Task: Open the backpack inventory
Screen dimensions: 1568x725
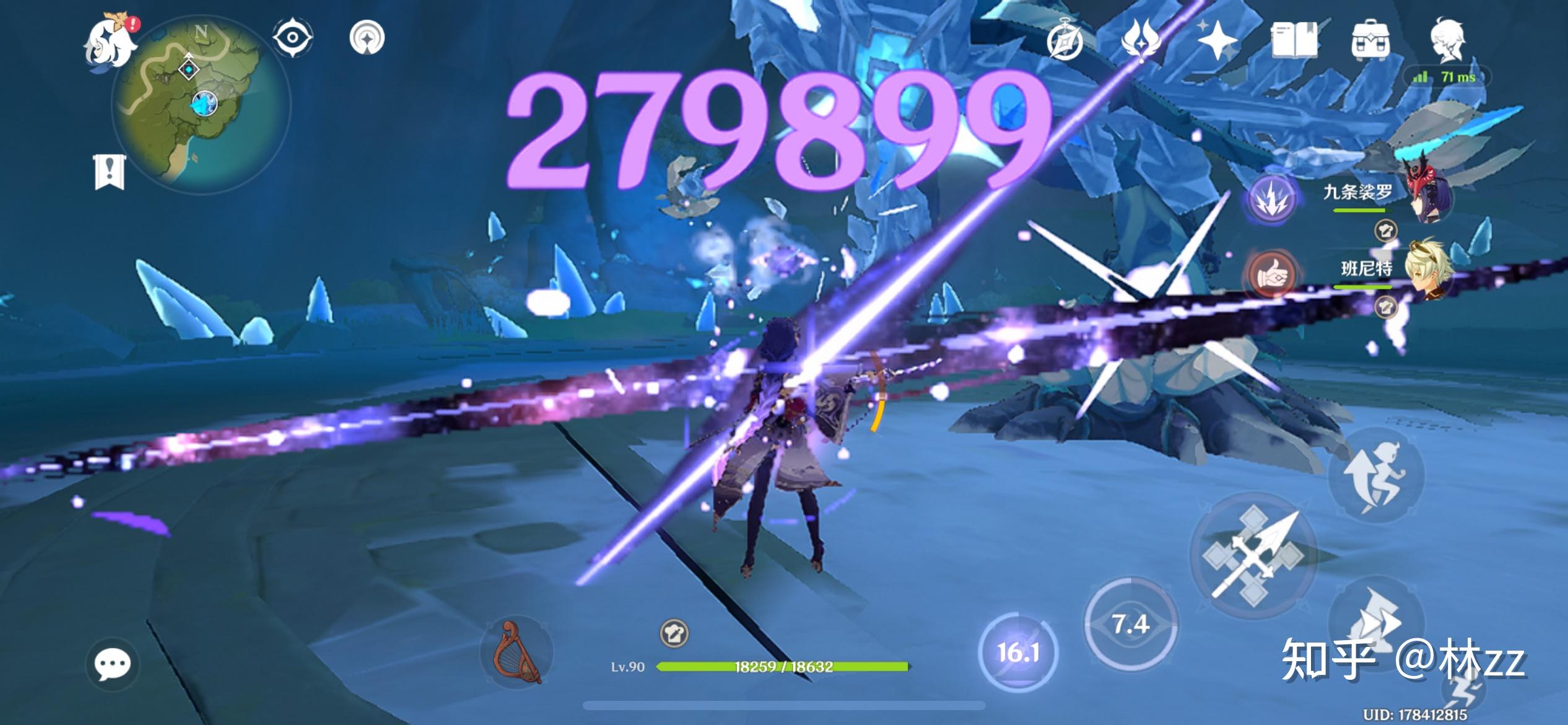Action: [x=1370, y=40]
